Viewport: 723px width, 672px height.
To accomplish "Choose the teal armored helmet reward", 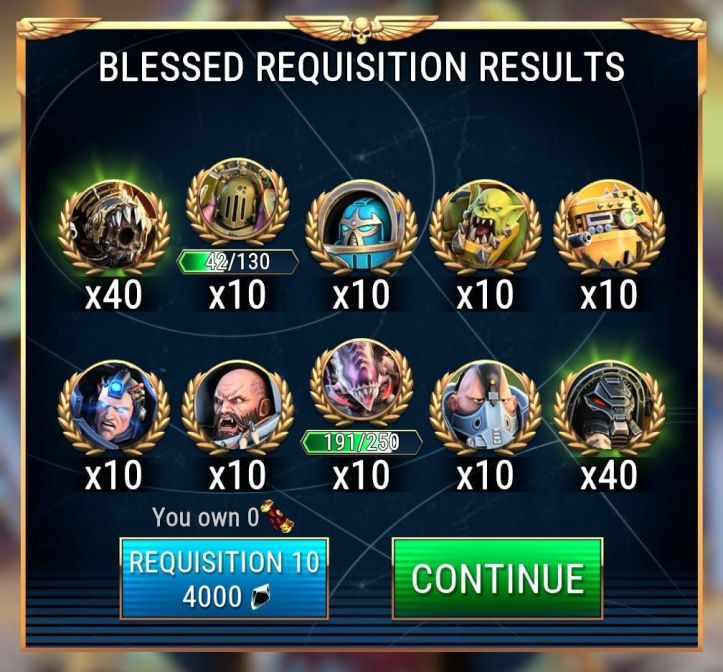I will tap(361, 229).
